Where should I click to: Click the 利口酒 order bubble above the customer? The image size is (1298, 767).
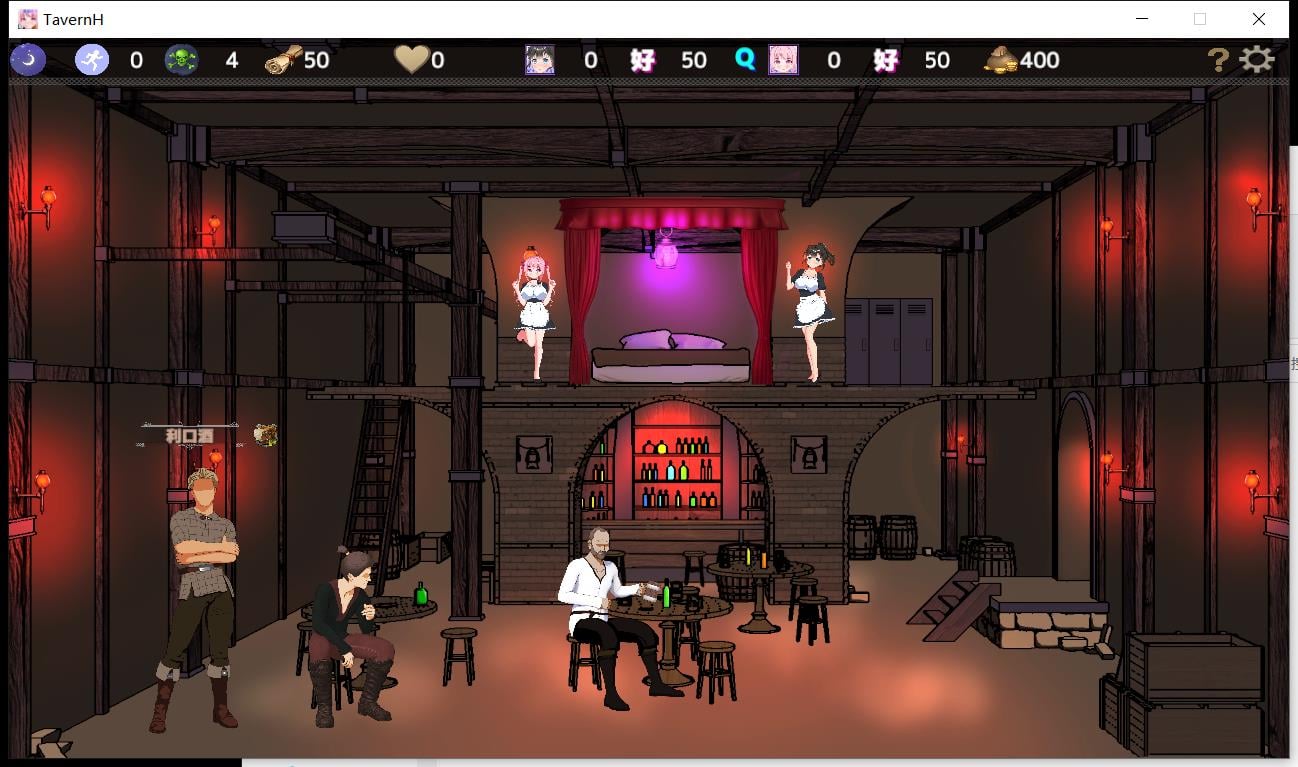pos(191,434)
